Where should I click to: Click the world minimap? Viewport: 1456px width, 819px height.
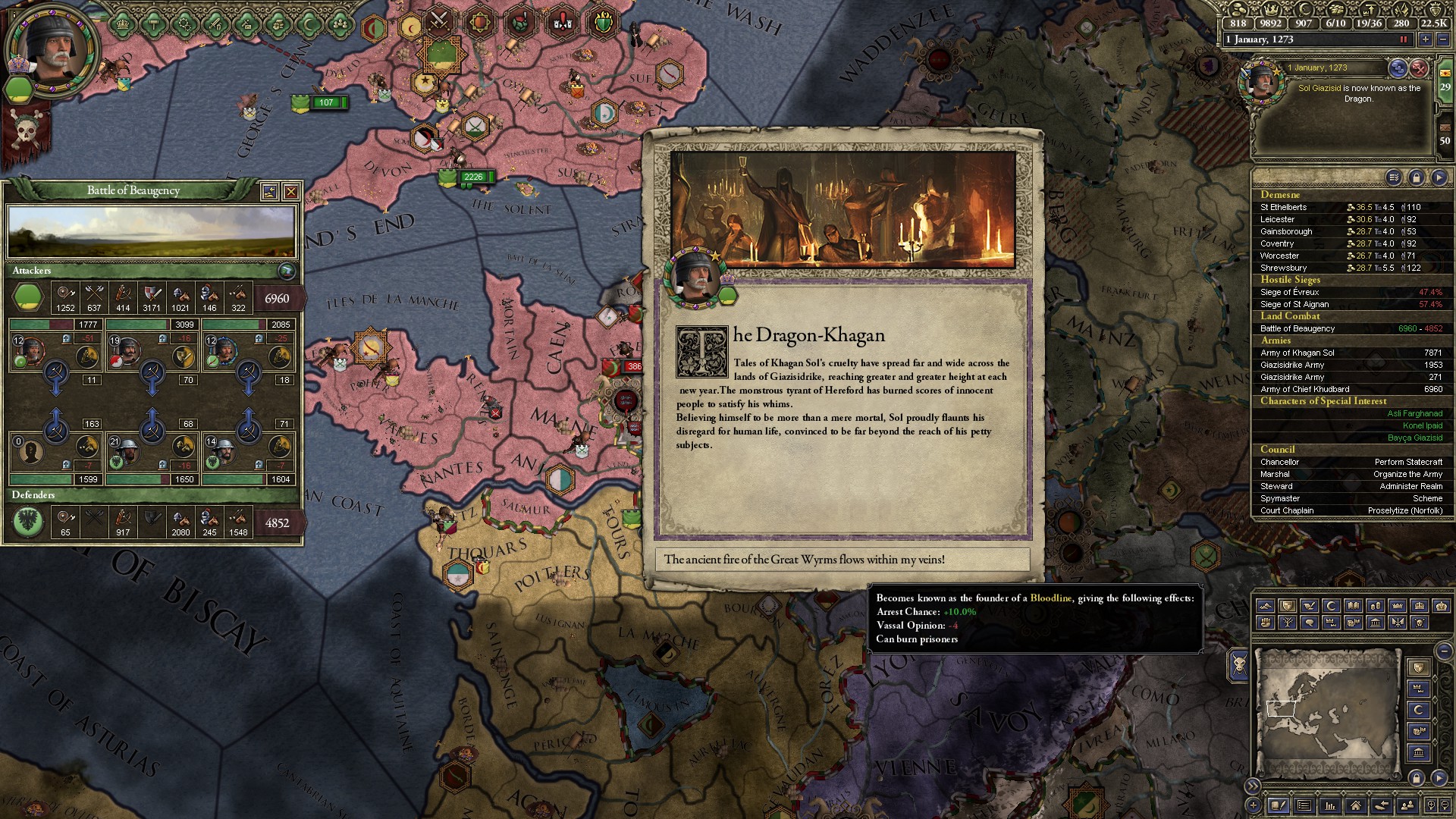coord(1327,713)
